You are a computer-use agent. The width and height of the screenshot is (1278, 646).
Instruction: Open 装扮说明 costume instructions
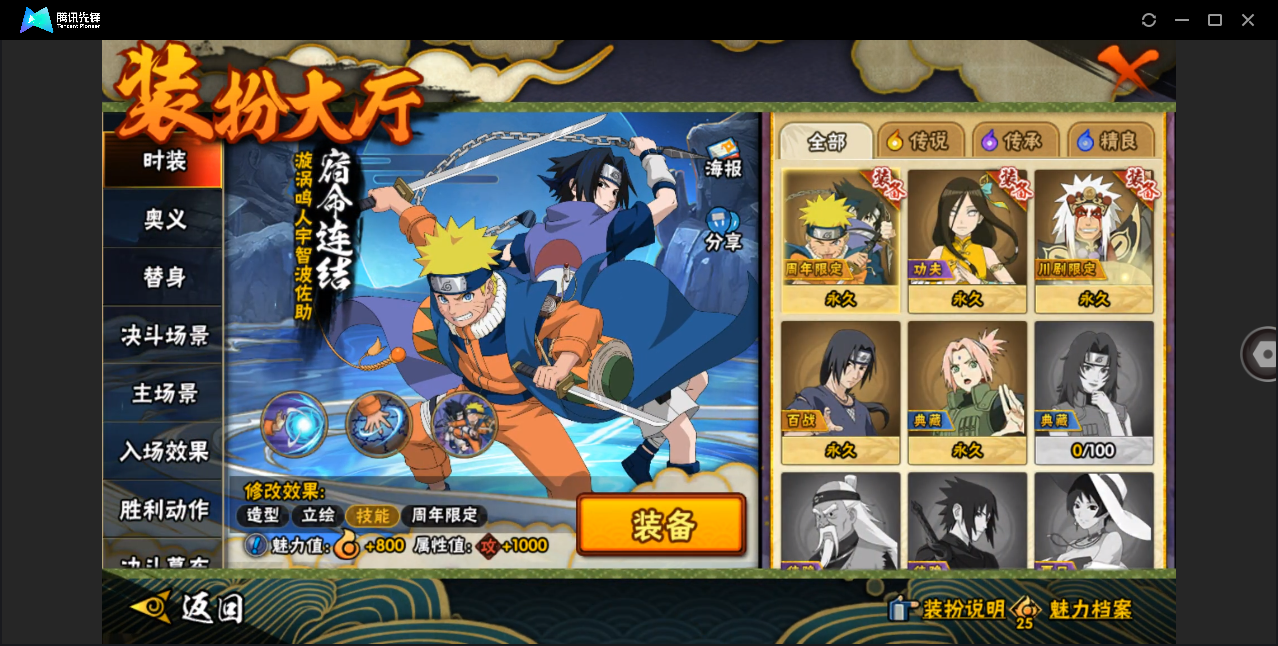pos(949,609)
